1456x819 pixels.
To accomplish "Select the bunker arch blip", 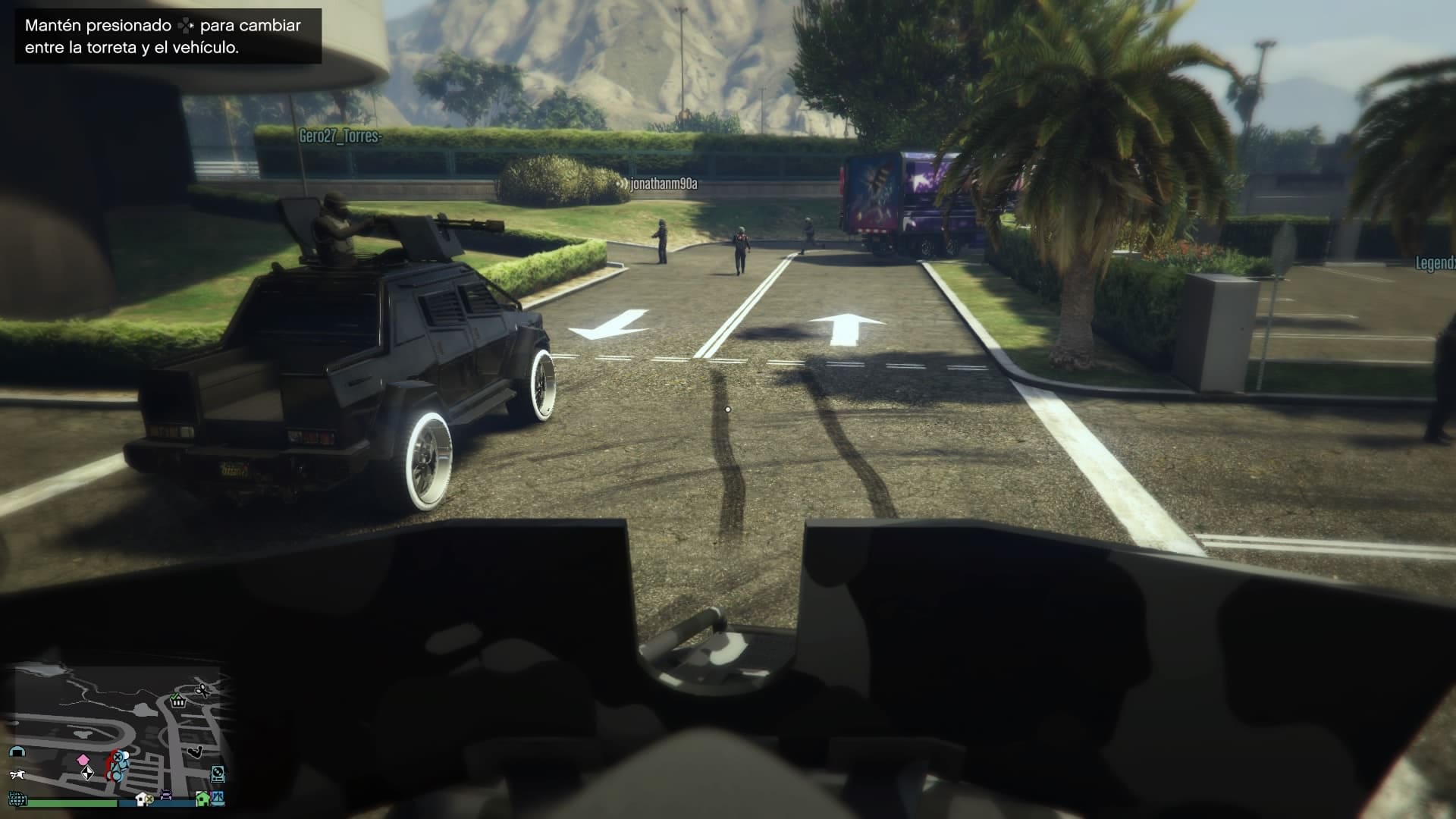I will [17, 752].
